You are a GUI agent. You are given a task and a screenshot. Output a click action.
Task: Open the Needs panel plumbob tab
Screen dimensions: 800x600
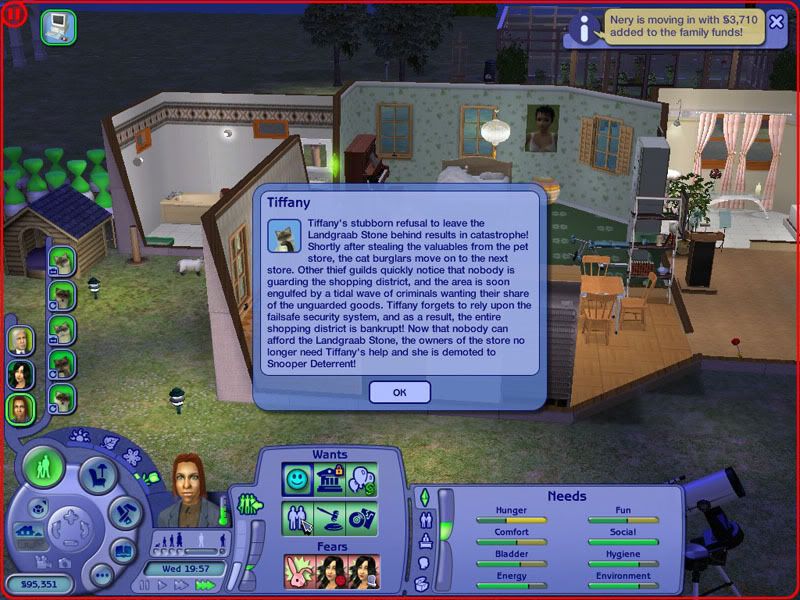[x=423, y=497]
